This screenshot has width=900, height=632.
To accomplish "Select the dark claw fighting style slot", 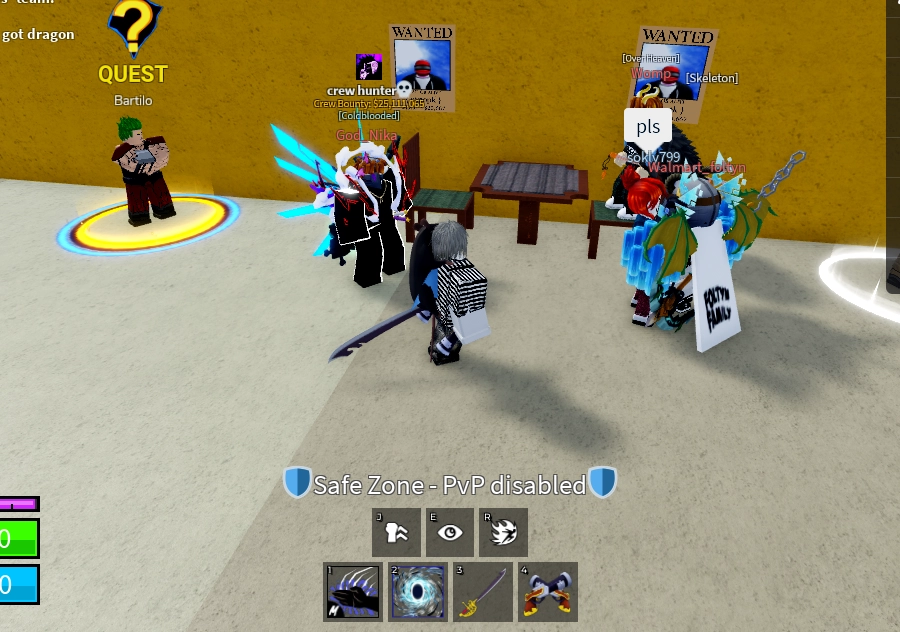I will coord(352,591).
